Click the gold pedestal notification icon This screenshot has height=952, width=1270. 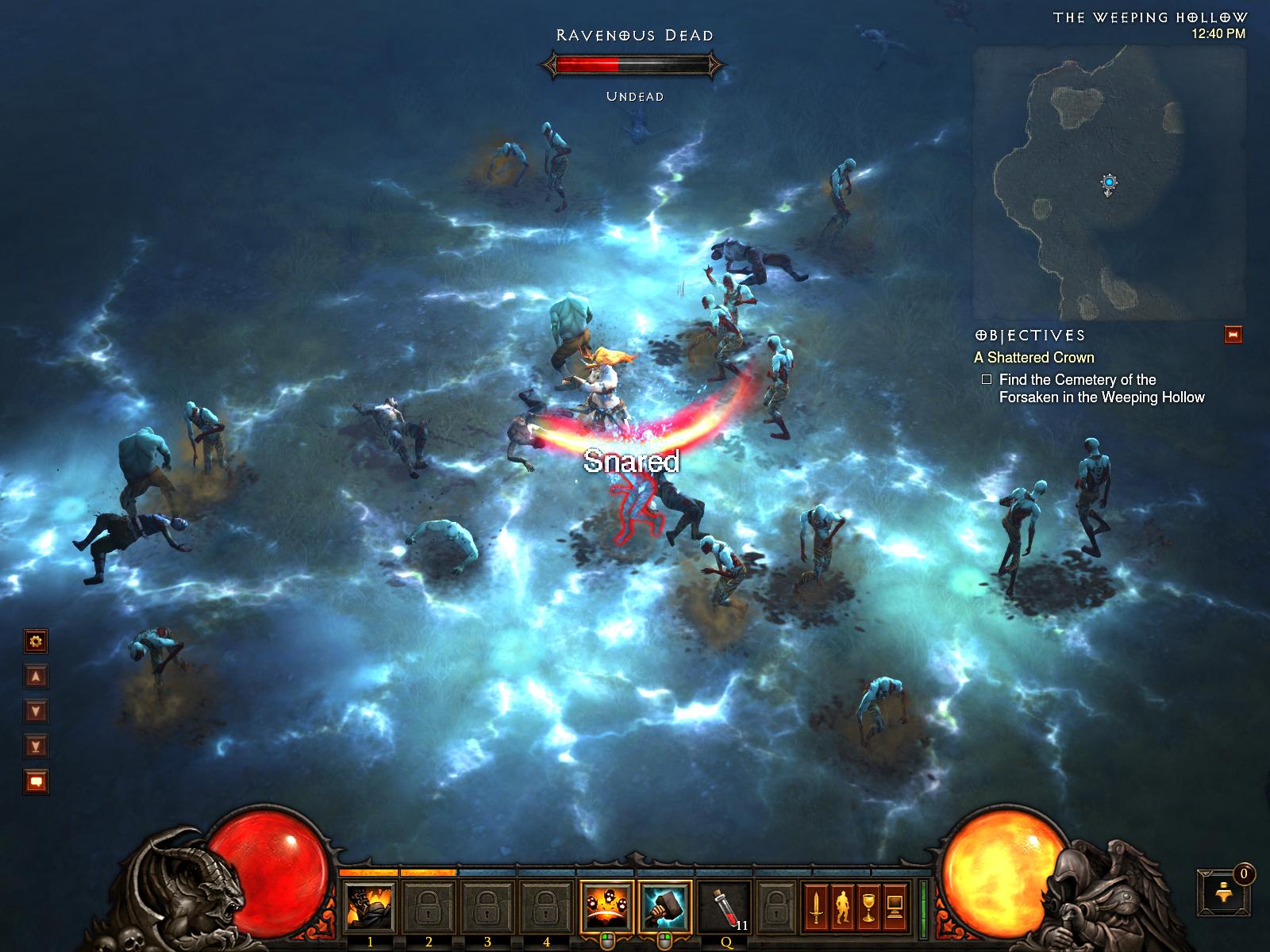(x=1223, y=893)
